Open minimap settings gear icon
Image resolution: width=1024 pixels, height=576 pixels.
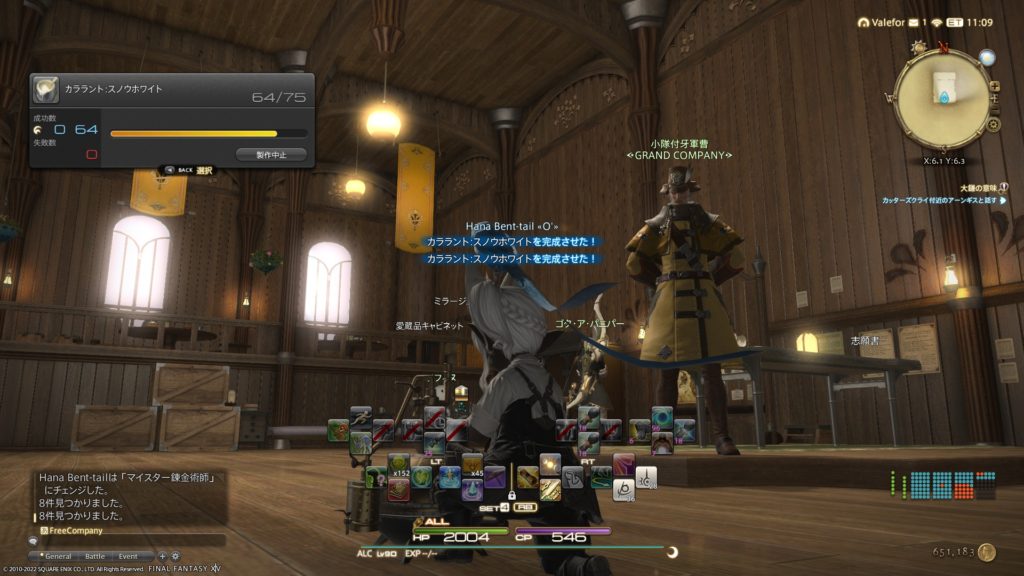click(x=993, y=126)
